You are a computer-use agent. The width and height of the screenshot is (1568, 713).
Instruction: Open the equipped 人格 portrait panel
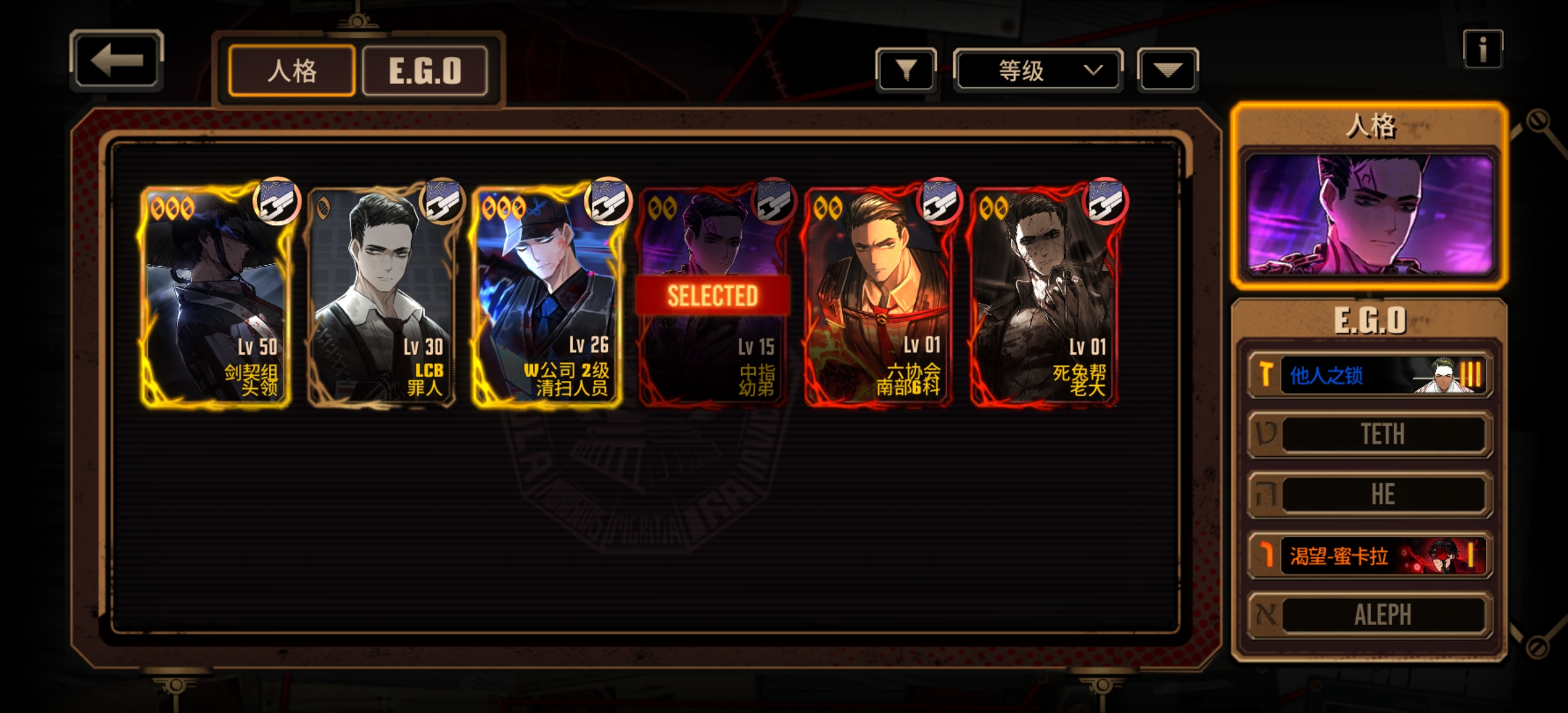[x=1369, y=215]
